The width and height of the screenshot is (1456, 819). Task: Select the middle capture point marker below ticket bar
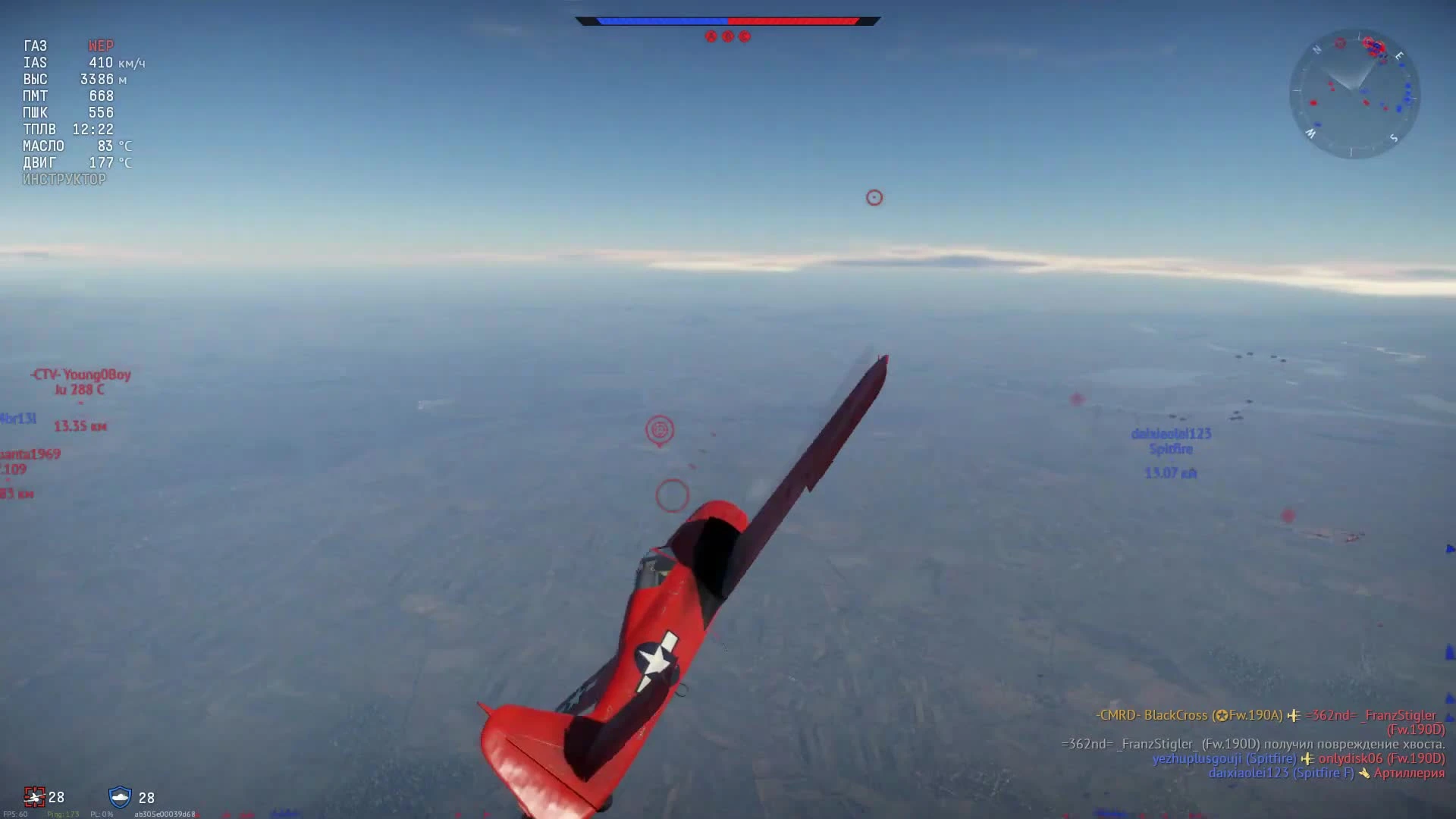730,36
